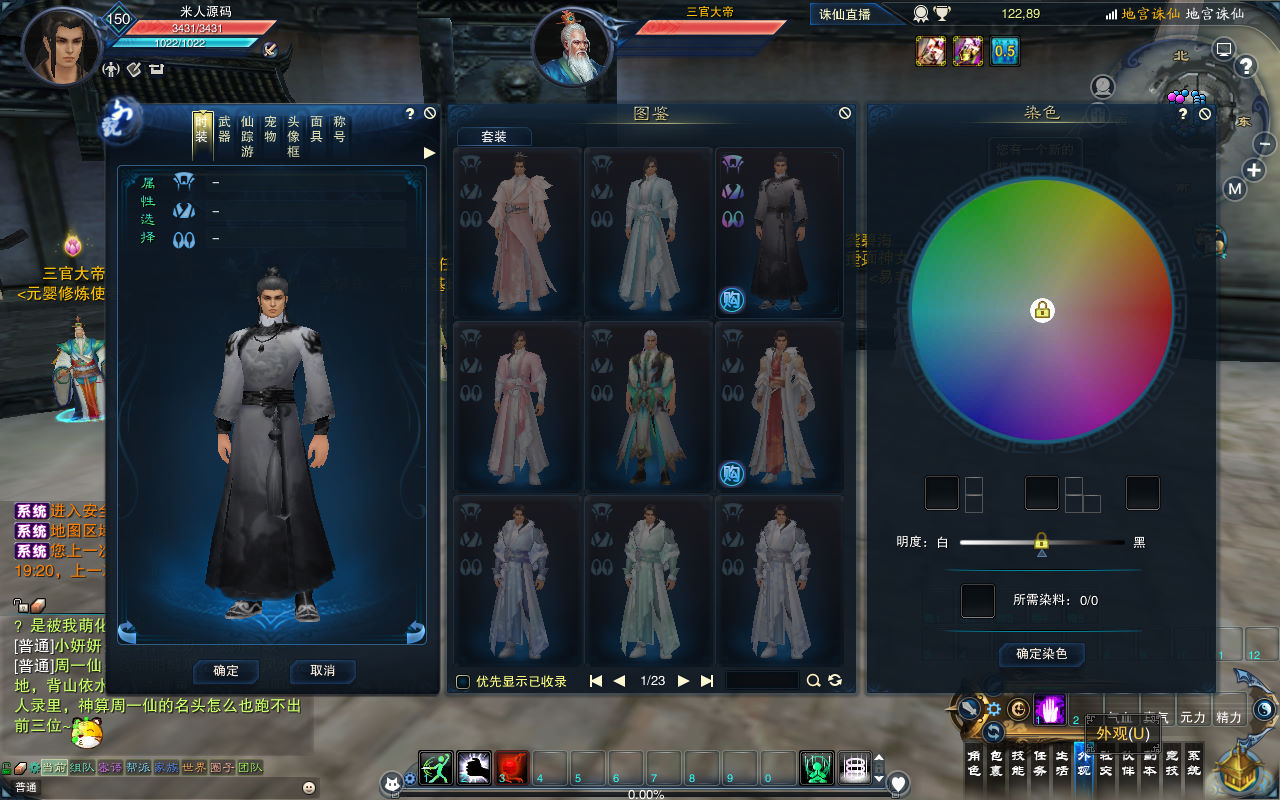This screenshot has height=800, width=1280.
Task: Switch to the 武器 (weapon) appearance tab
Action: coord(224,129)
